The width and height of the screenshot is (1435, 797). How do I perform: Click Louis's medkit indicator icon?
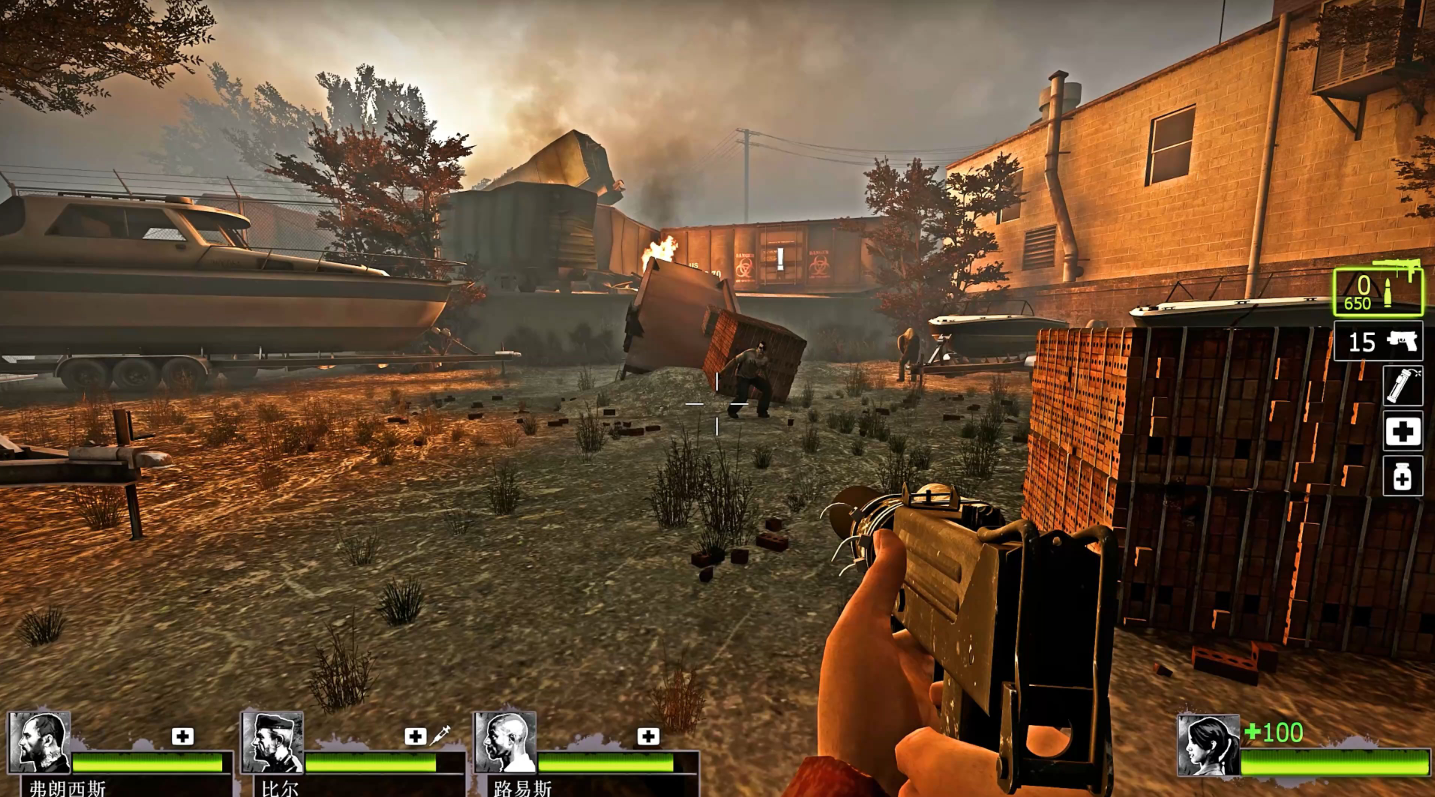648,737
